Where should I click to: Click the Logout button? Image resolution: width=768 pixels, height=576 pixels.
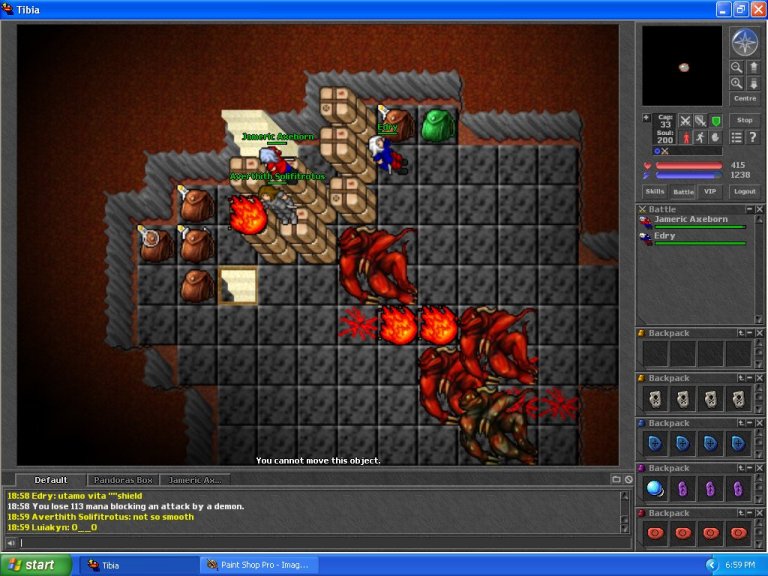744,191
